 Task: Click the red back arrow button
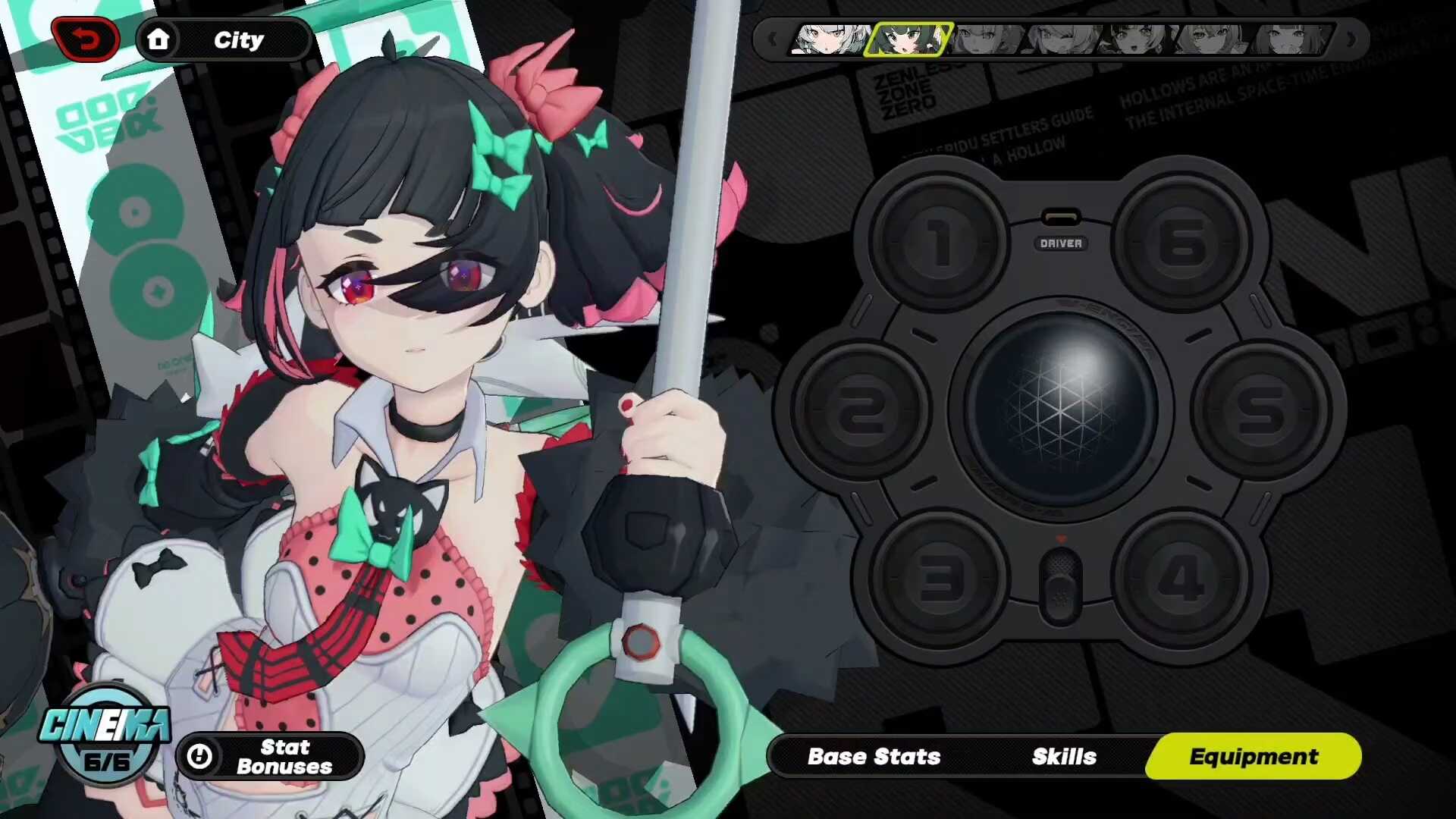click(86, 39)
